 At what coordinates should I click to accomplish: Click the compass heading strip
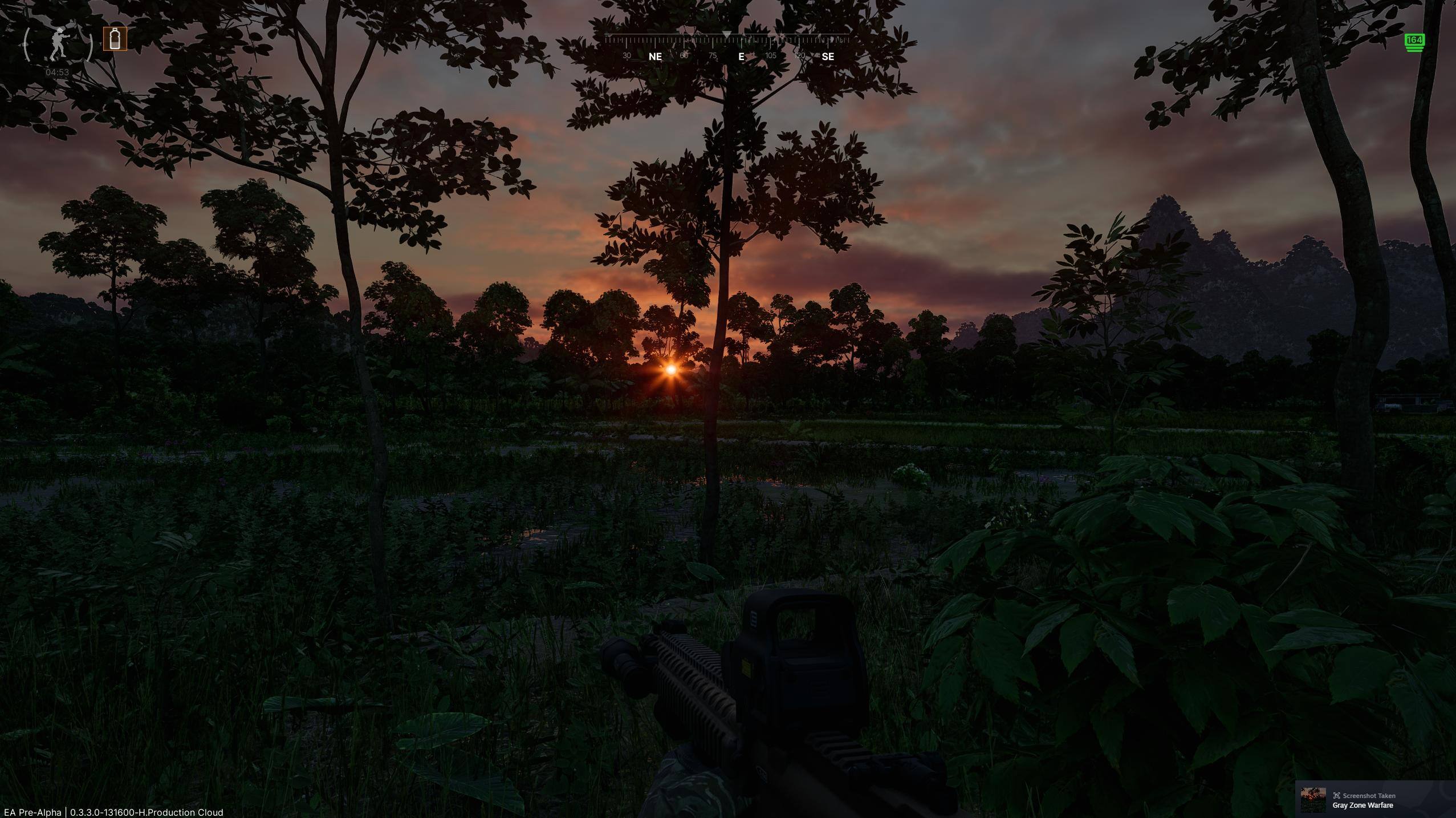click(x=727, y=47)
